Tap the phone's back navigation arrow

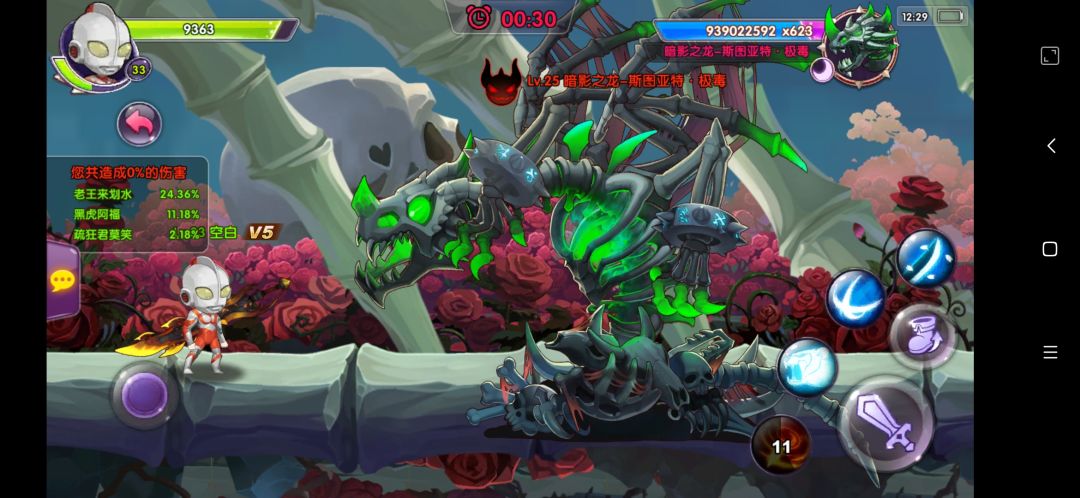pos(1050,146)
